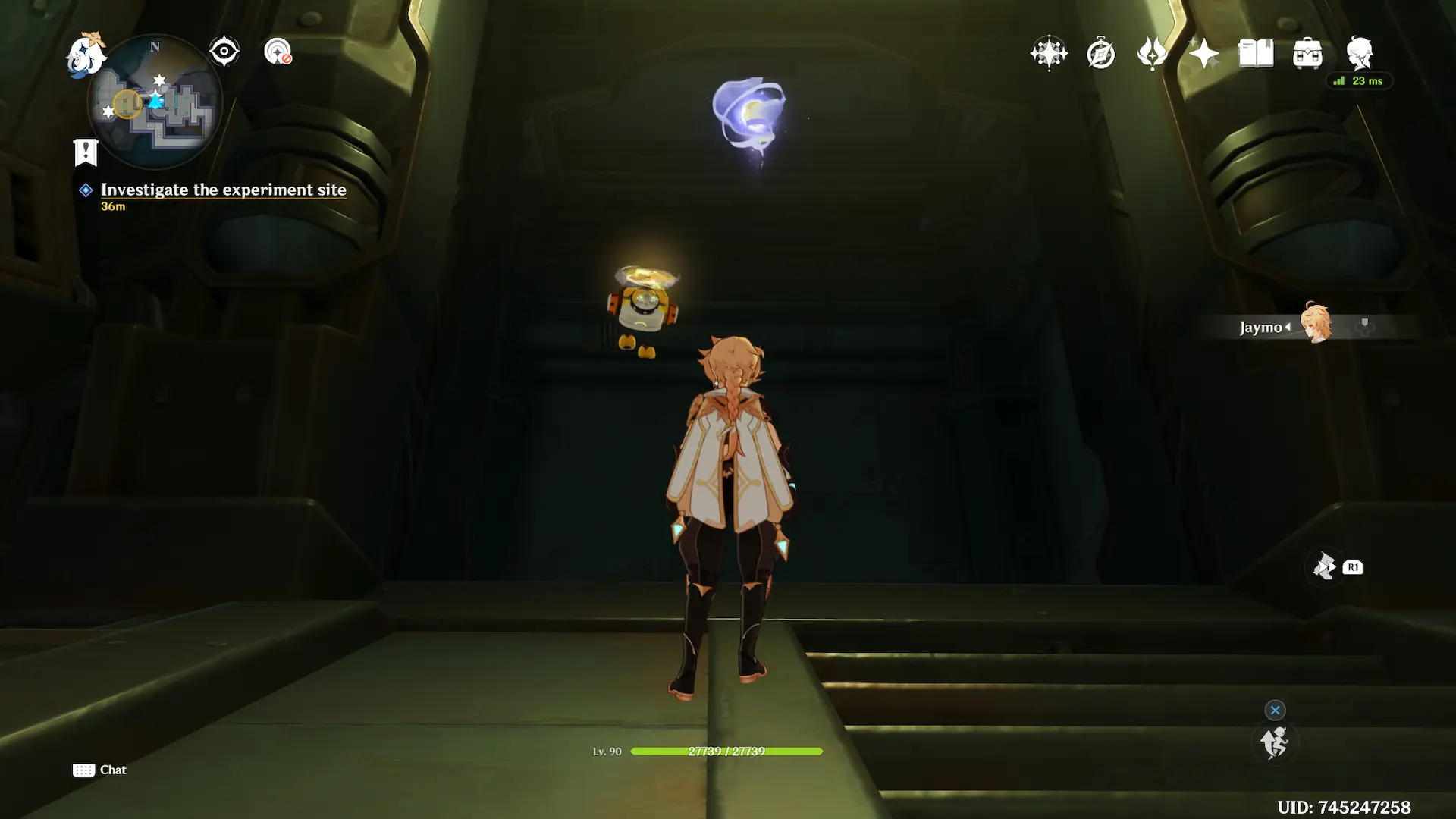Open the Character profile head icon
Image resolution: width=1456 pixels, height=819 pixels.
(x=1360, y=53)
